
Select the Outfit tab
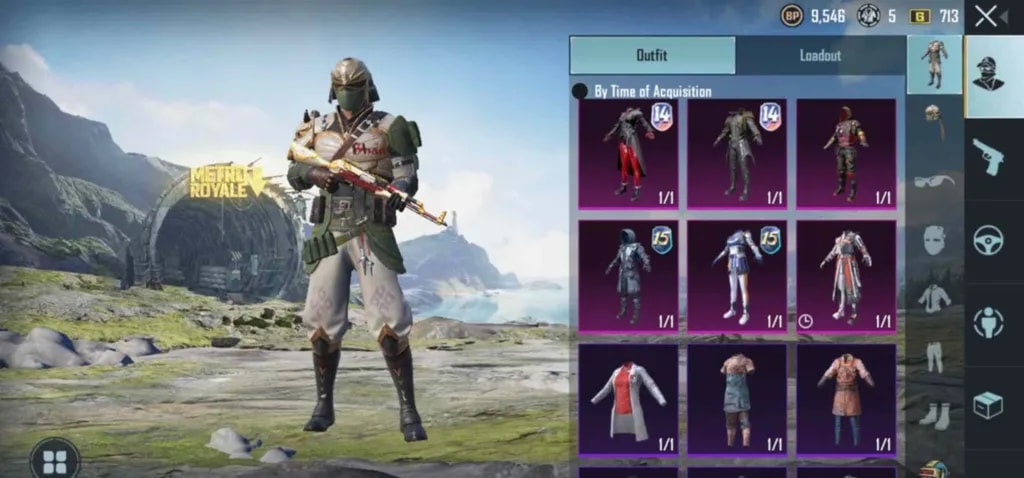click(652, 56)
